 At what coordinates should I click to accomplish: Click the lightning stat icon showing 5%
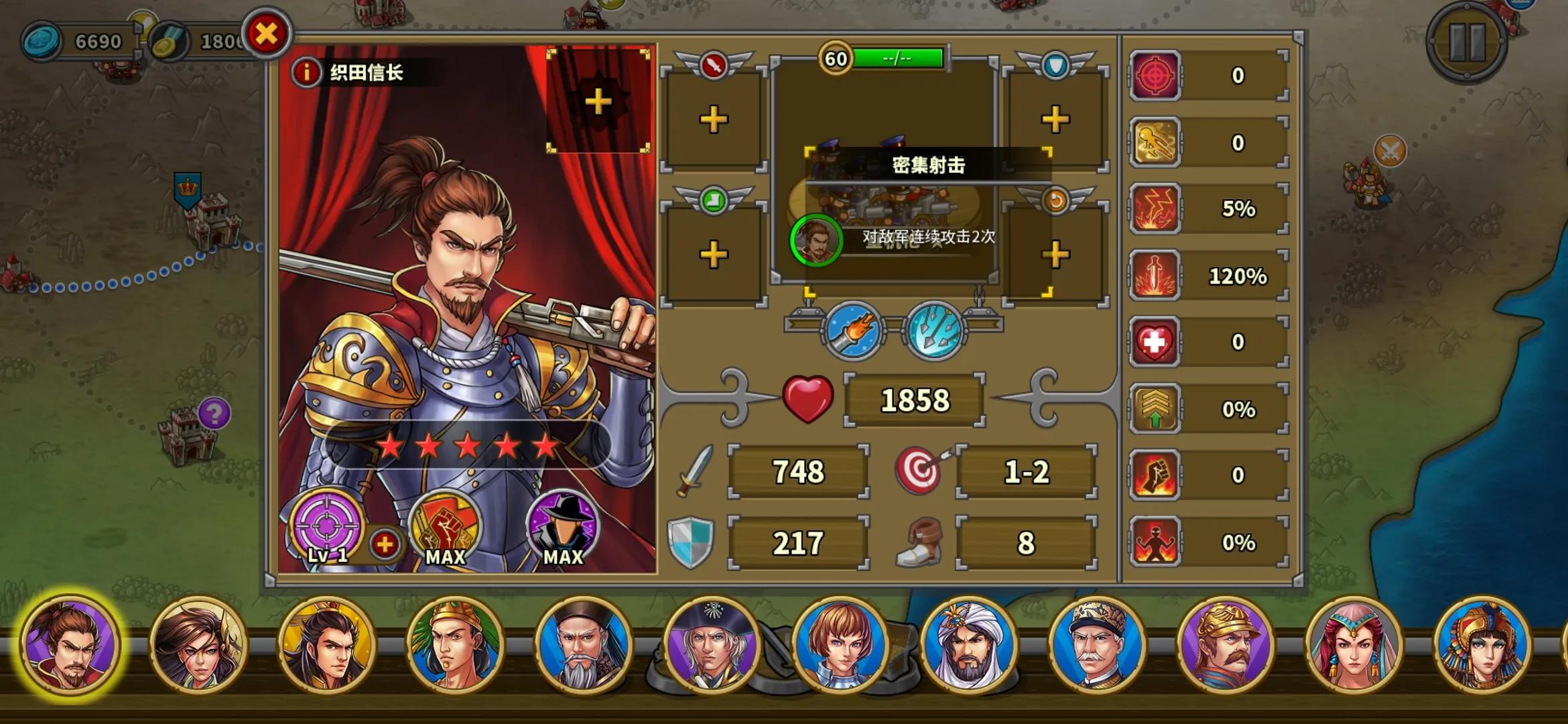(x=1156, y=208)
